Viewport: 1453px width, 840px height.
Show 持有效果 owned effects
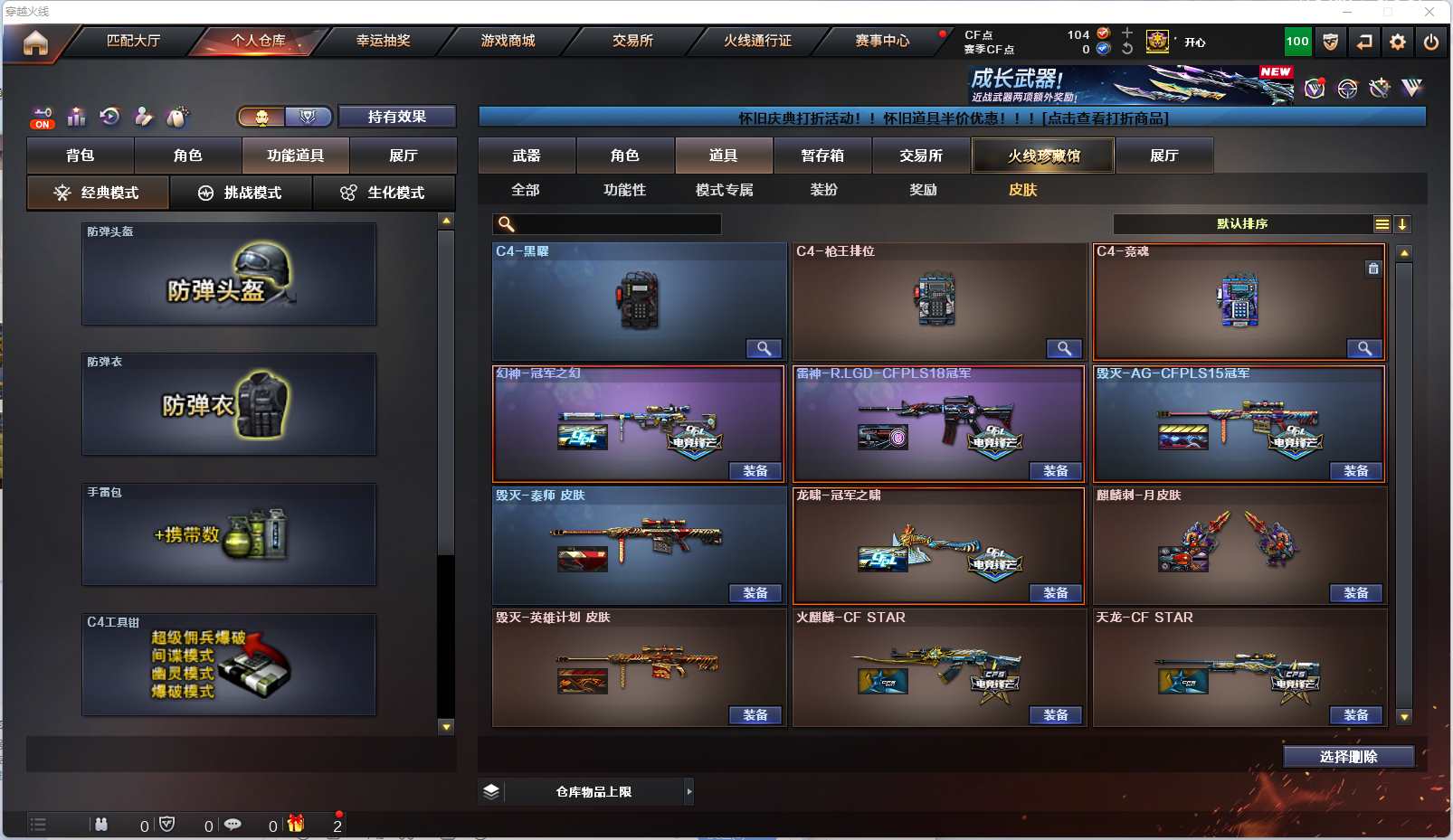pos(396,117)
